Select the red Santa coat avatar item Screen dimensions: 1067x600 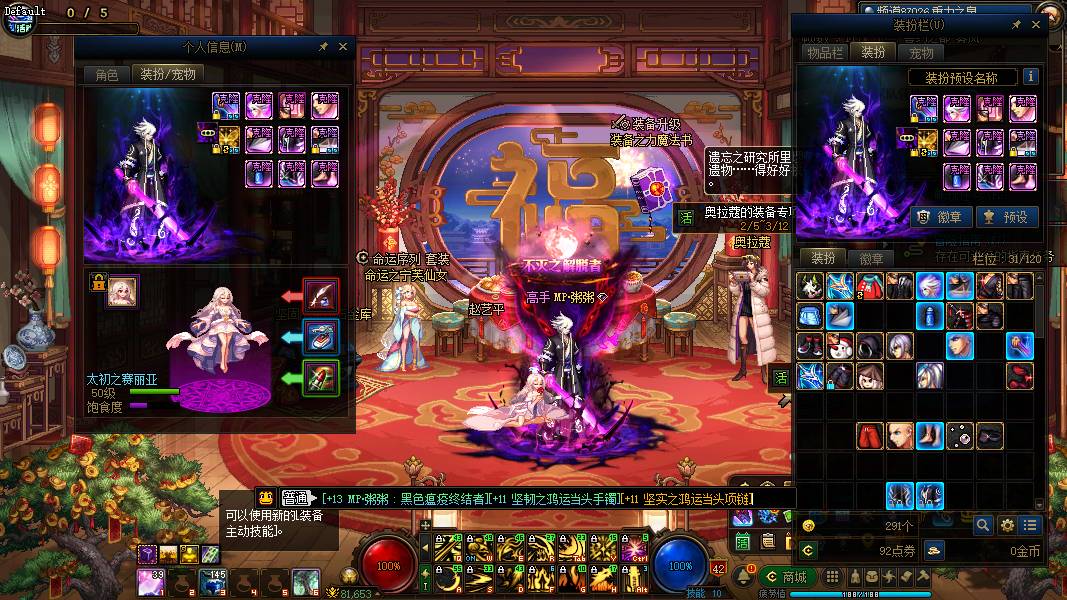870,286
